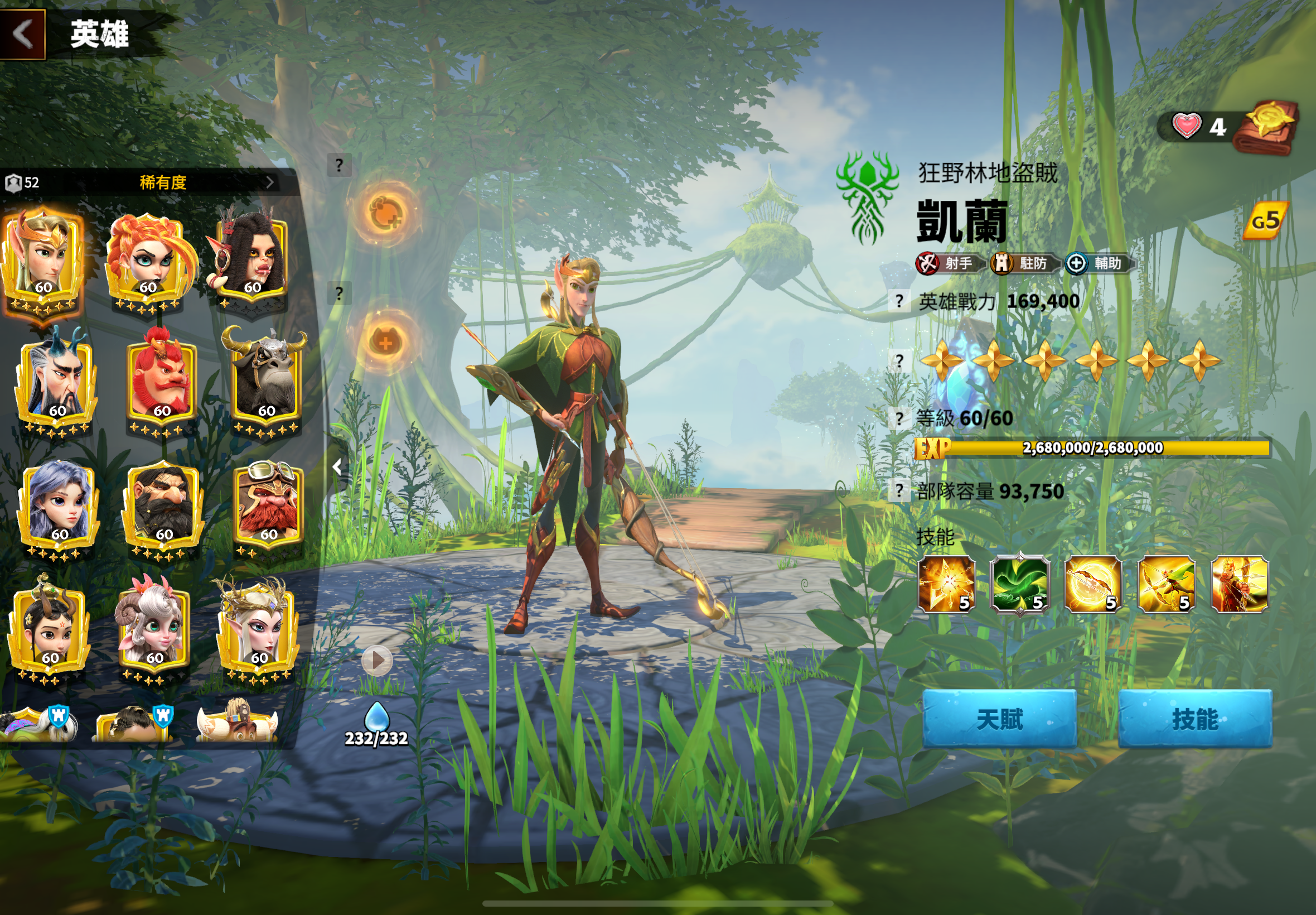
Task: View the green swirl skill
Action: coord(1020,584)
